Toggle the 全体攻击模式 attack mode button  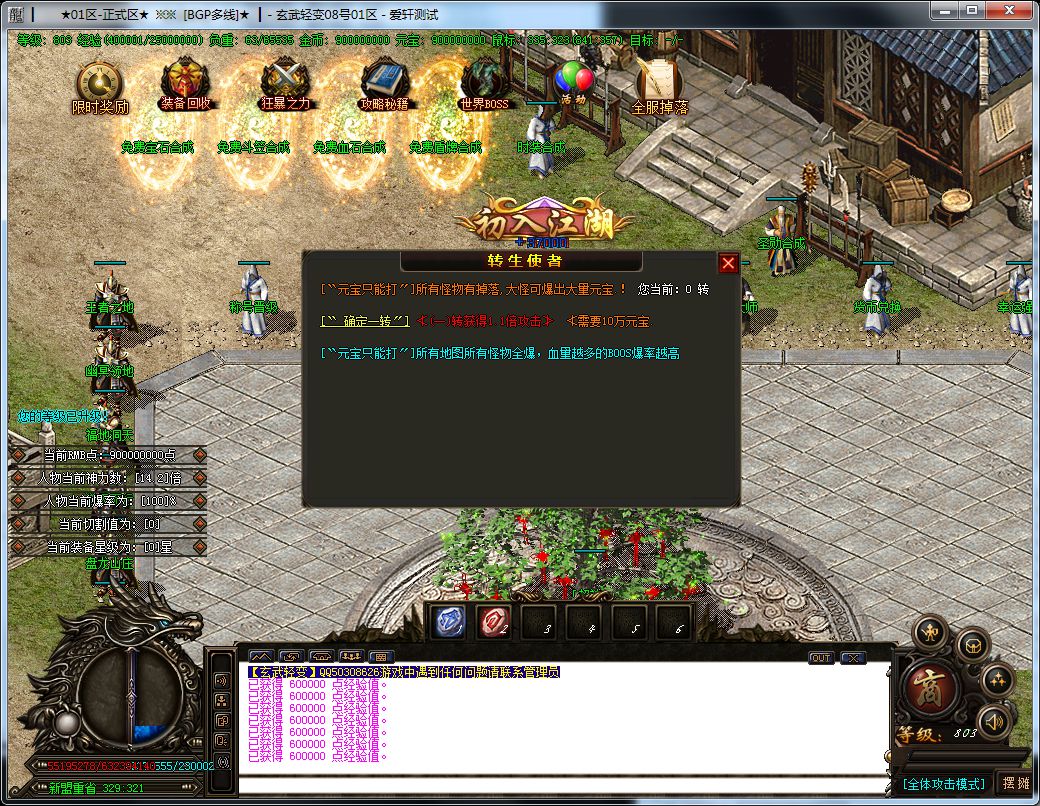pyautogui.click(x=943, y=784)
